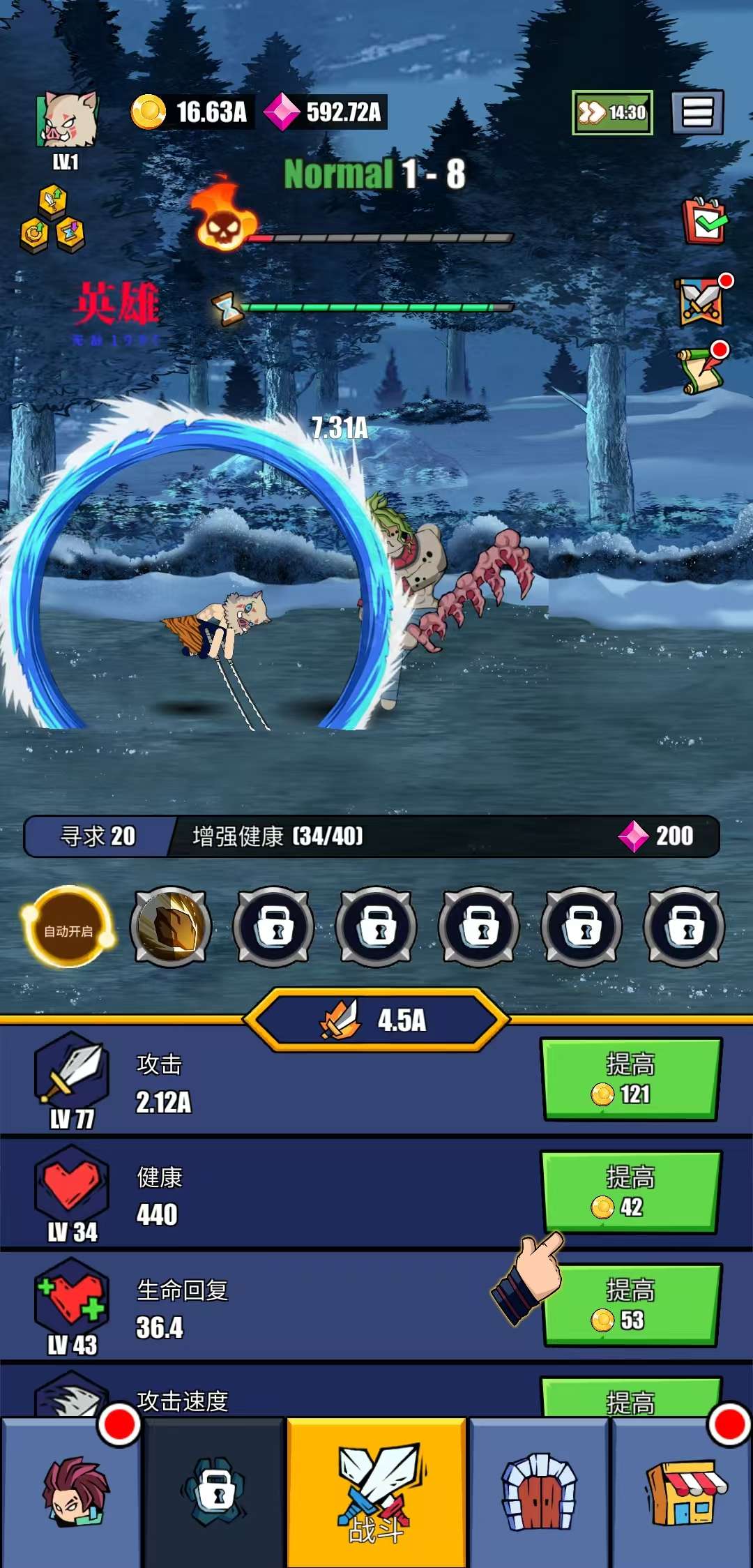
Task: Switch to the hero character tab
Action: click(73, 1493)
